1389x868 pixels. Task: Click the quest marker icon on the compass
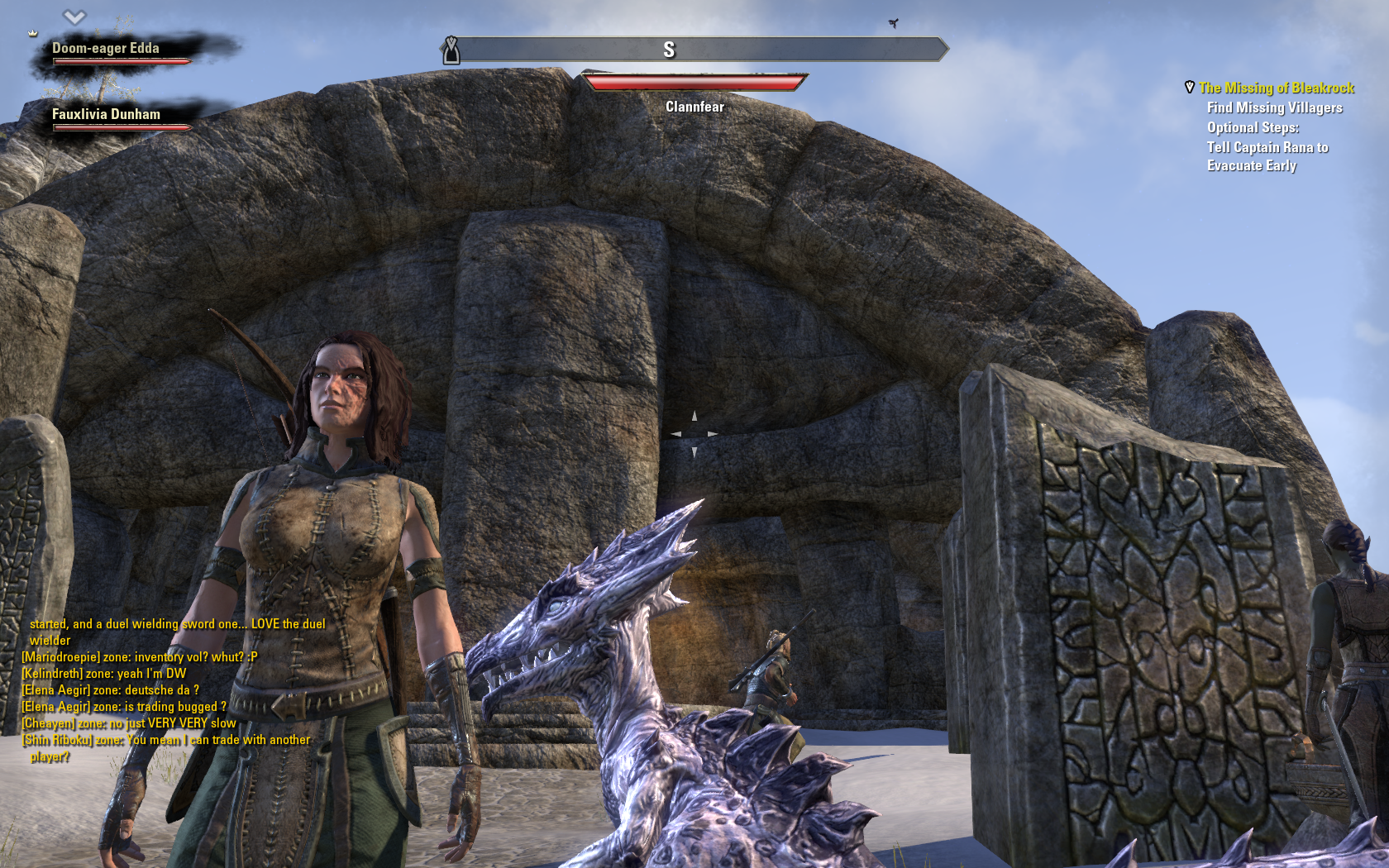tap(451, 50)
